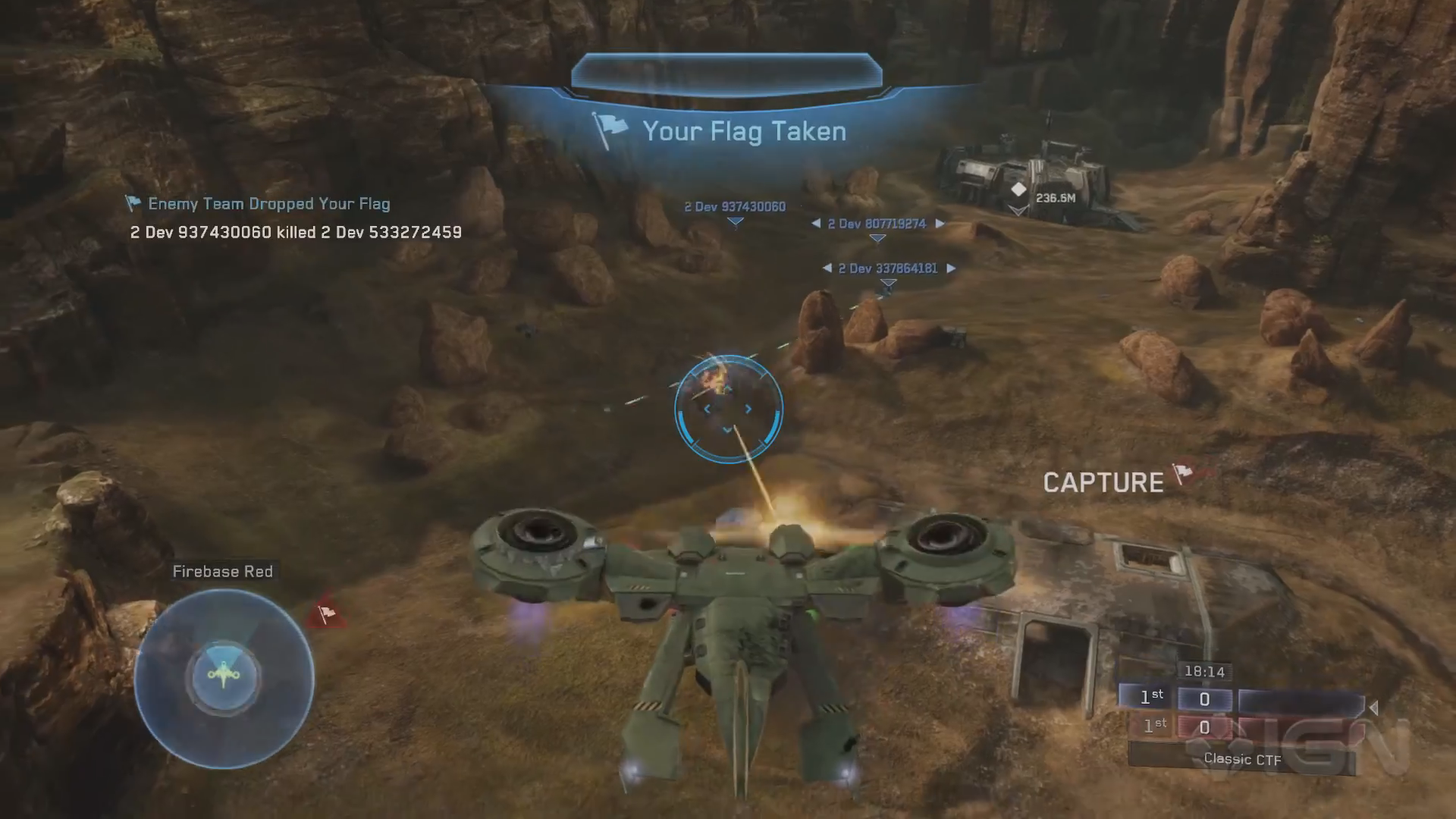This screenshot has height=819, width=1456.
Task: Select the diamond waypoint marker showing 236.5M
Action: point(1018,190)
